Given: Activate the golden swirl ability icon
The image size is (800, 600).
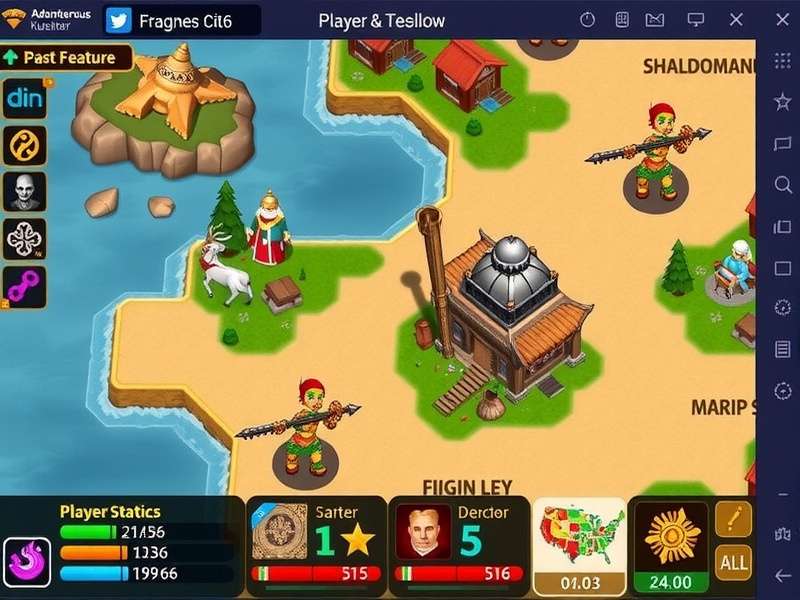Looking at the screenshot, I should [24, 145].
